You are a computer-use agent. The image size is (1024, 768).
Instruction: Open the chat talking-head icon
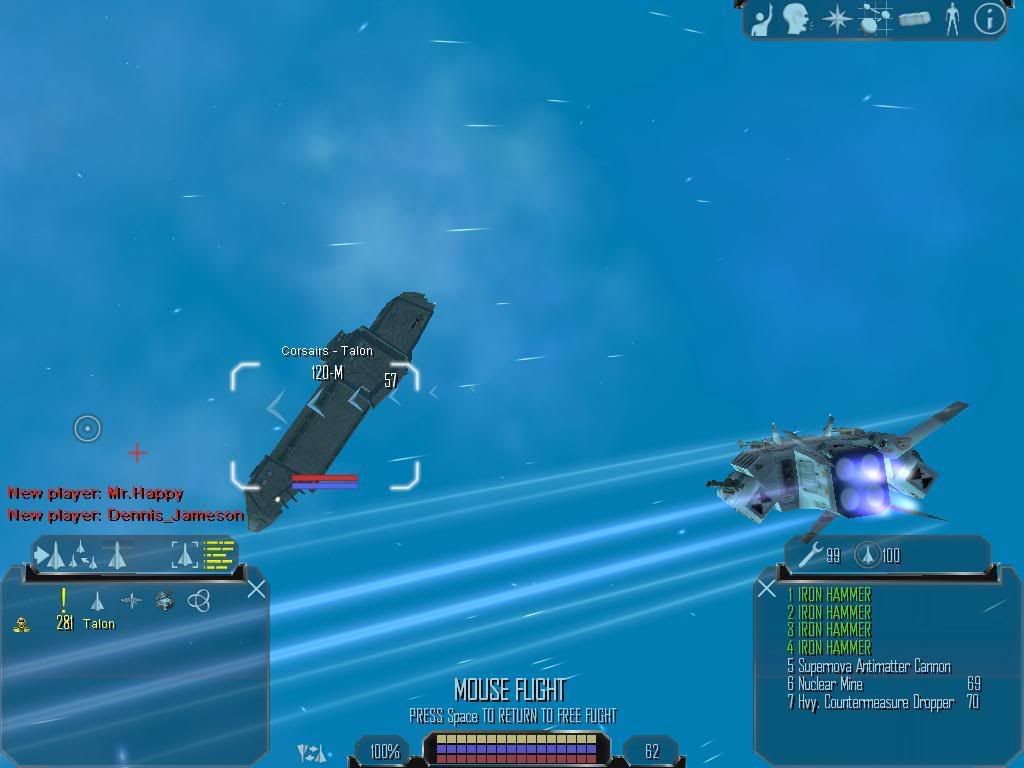[x=796, y=18]
